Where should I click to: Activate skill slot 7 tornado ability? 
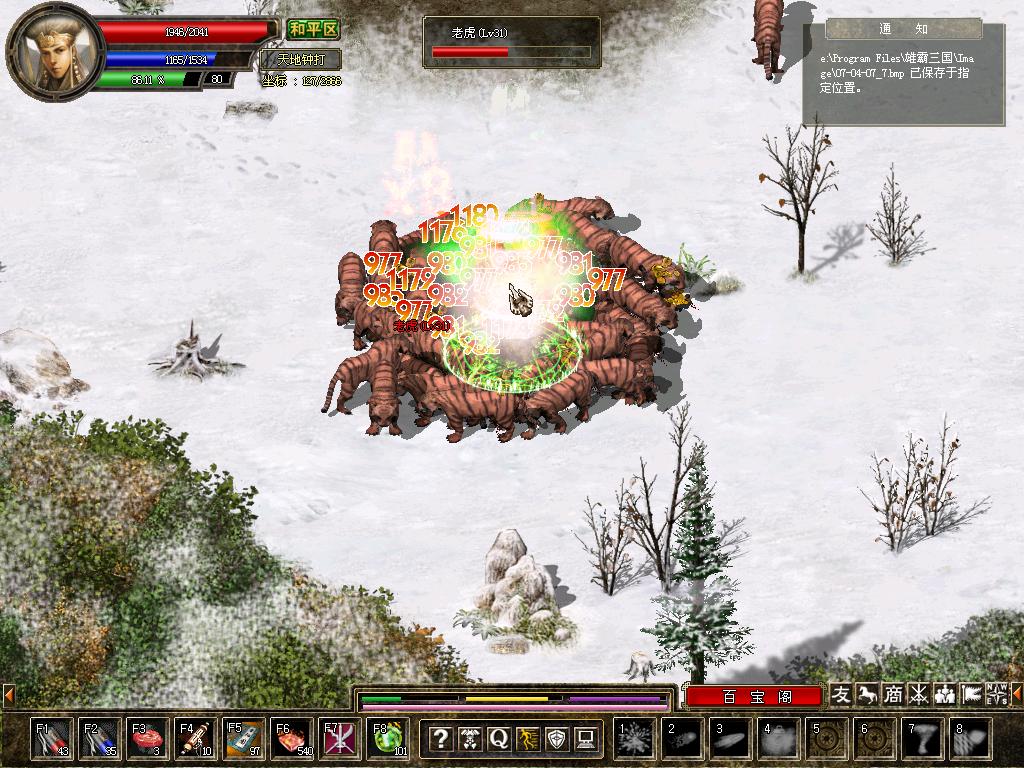[x=922, y=739]
